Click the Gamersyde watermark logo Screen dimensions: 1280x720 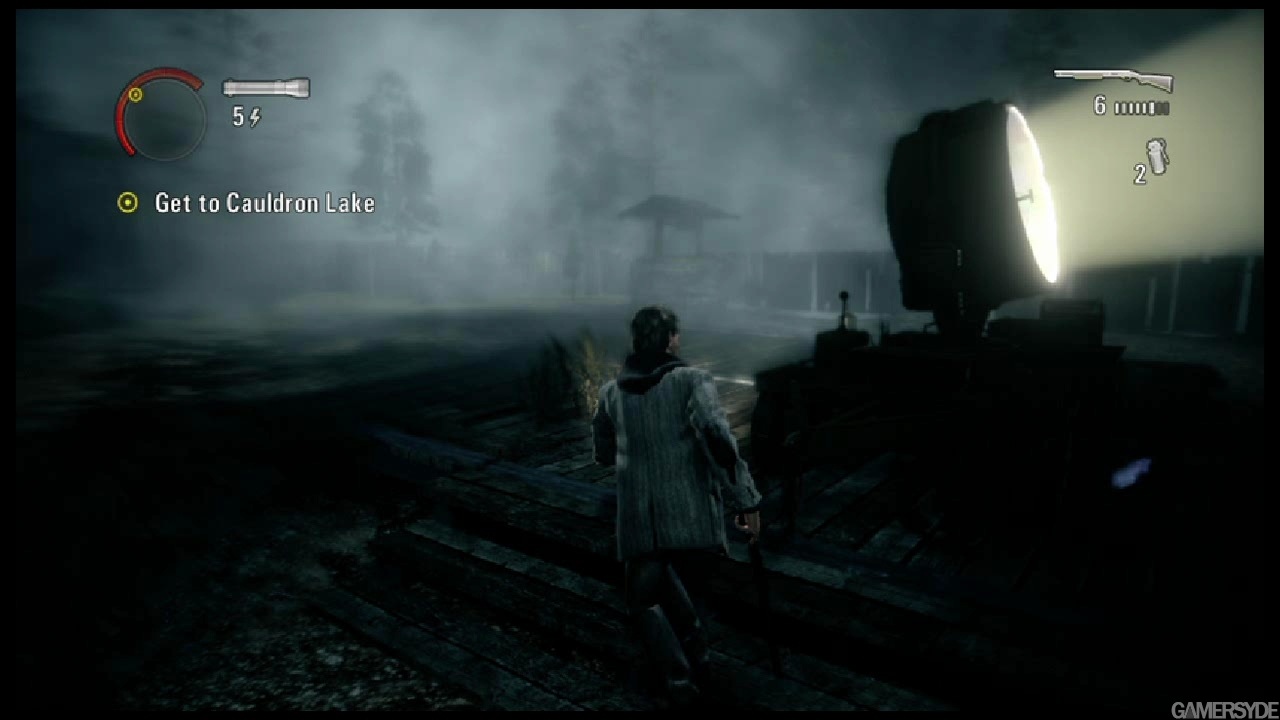point(1219,710)
